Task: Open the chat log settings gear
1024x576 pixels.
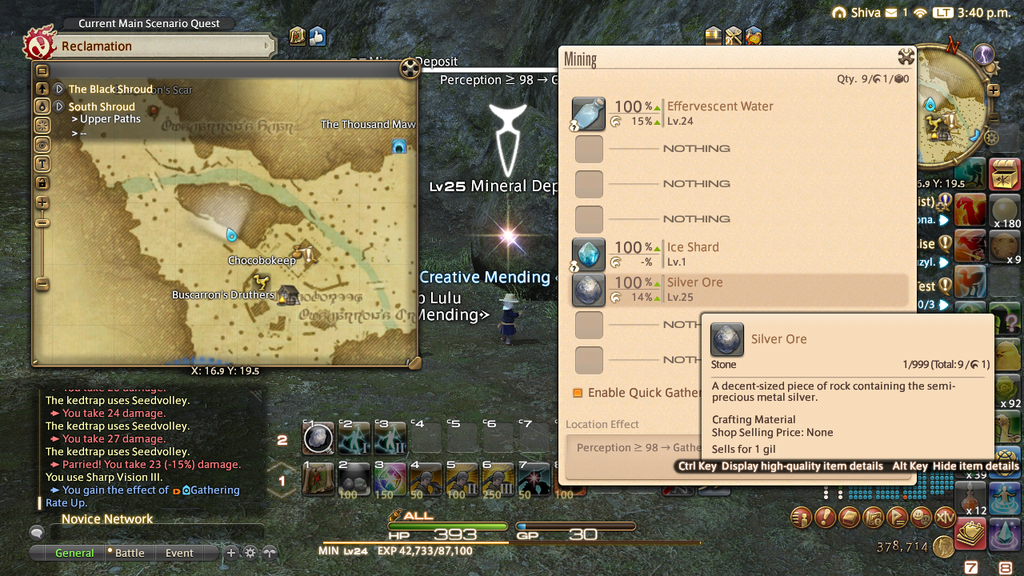Action: [x=250, y=552]
